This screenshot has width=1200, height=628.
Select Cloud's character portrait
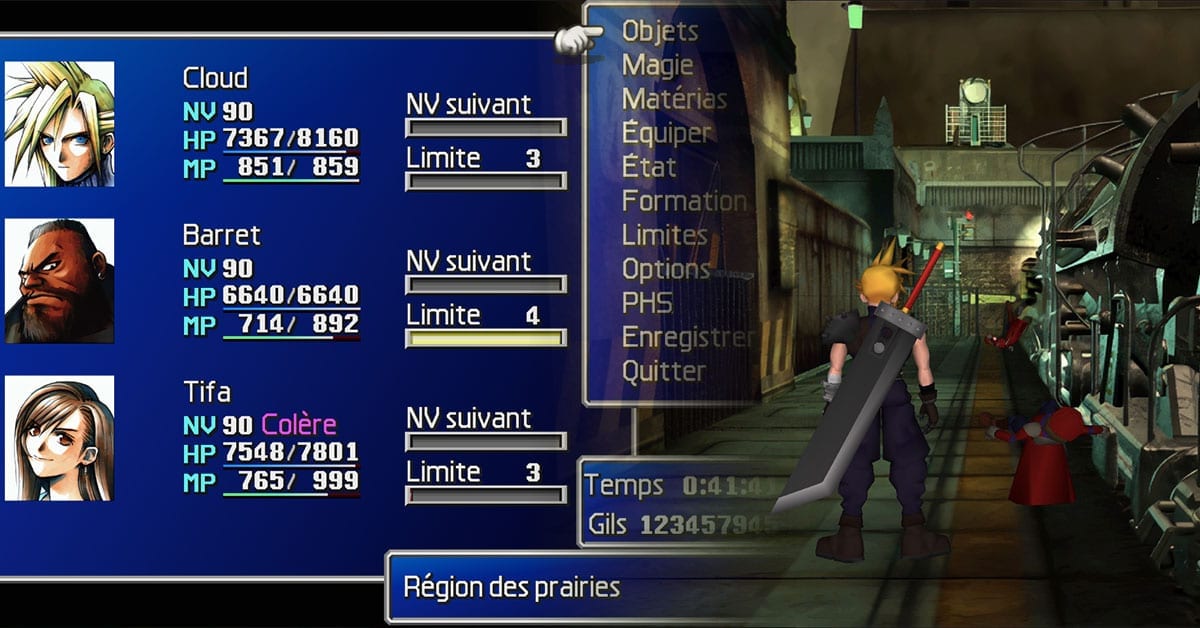(x=60, y=124)
